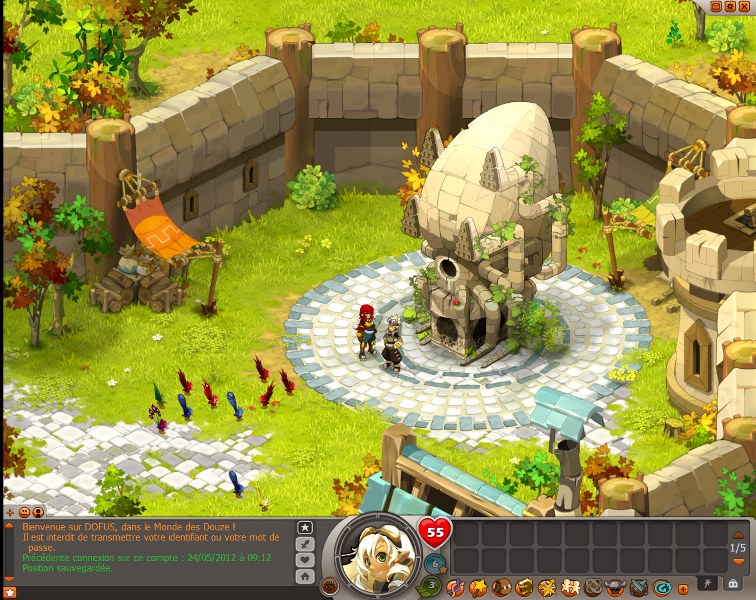Select the house button beside the chat

[x=305, y=576]
